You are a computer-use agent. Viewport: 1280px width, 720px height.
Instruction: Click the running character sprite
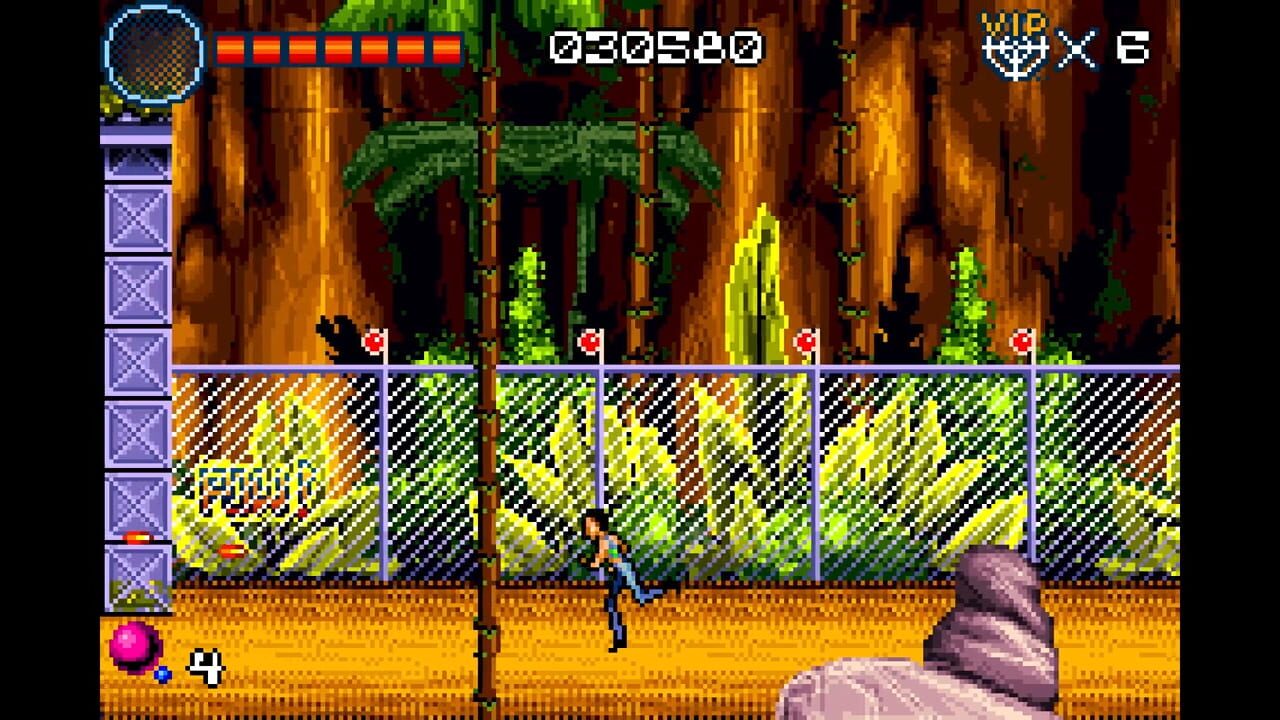[x=610, y=570]
